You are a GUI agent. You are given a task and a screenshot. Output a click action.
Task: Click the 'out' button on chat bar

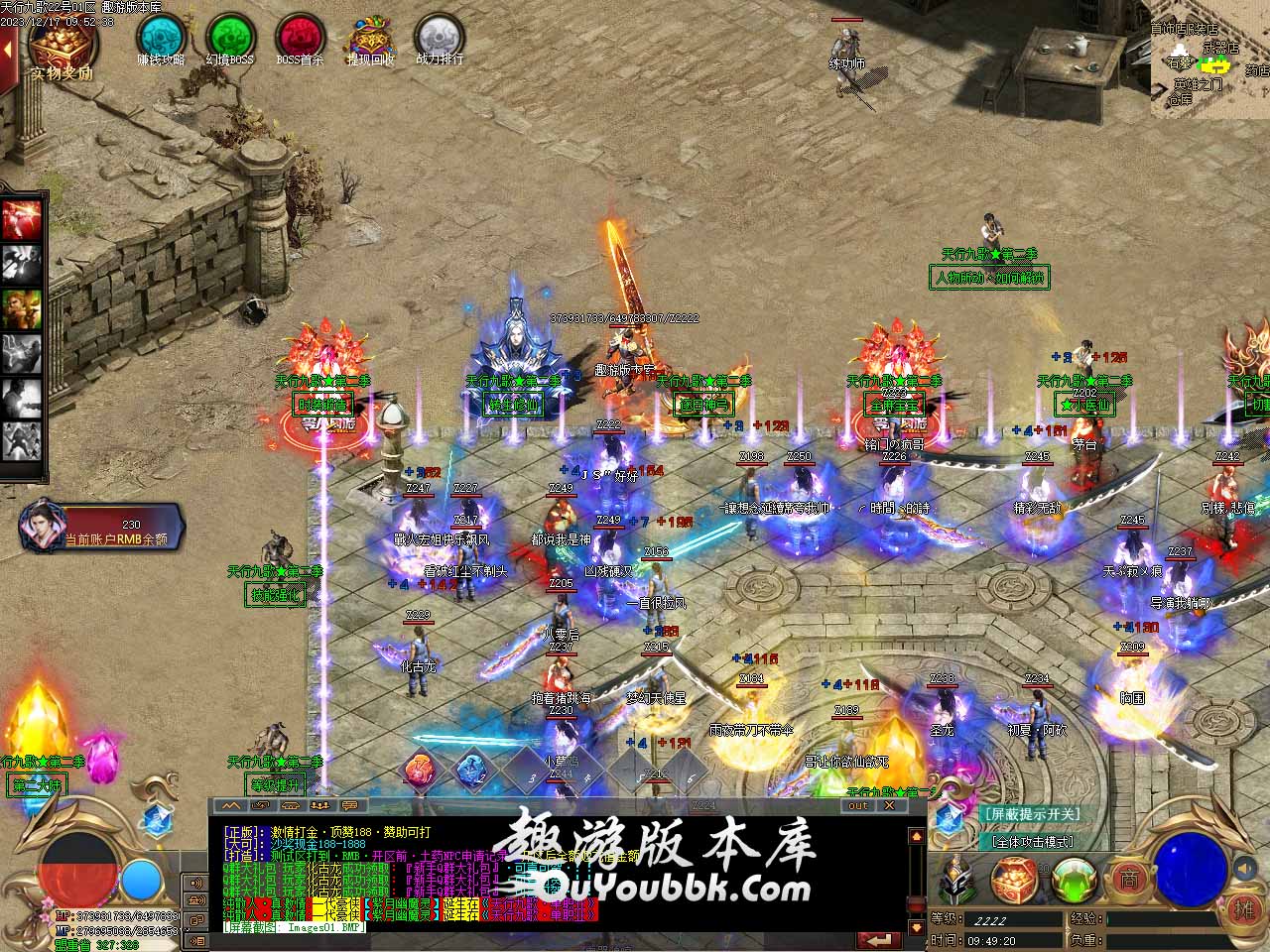(858, 805)
